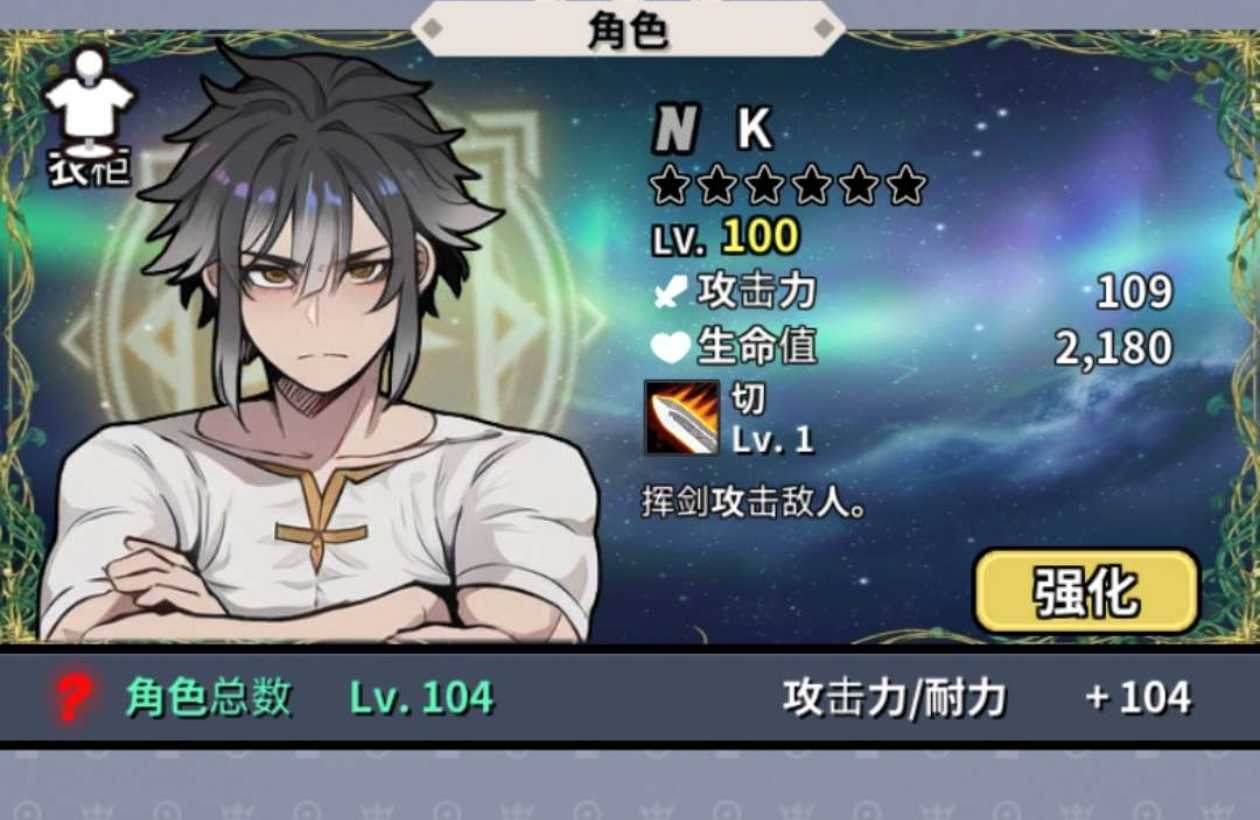Click the red question mark help icon
This screenshot has width=1260, height=820.
[x=72, y=697]
